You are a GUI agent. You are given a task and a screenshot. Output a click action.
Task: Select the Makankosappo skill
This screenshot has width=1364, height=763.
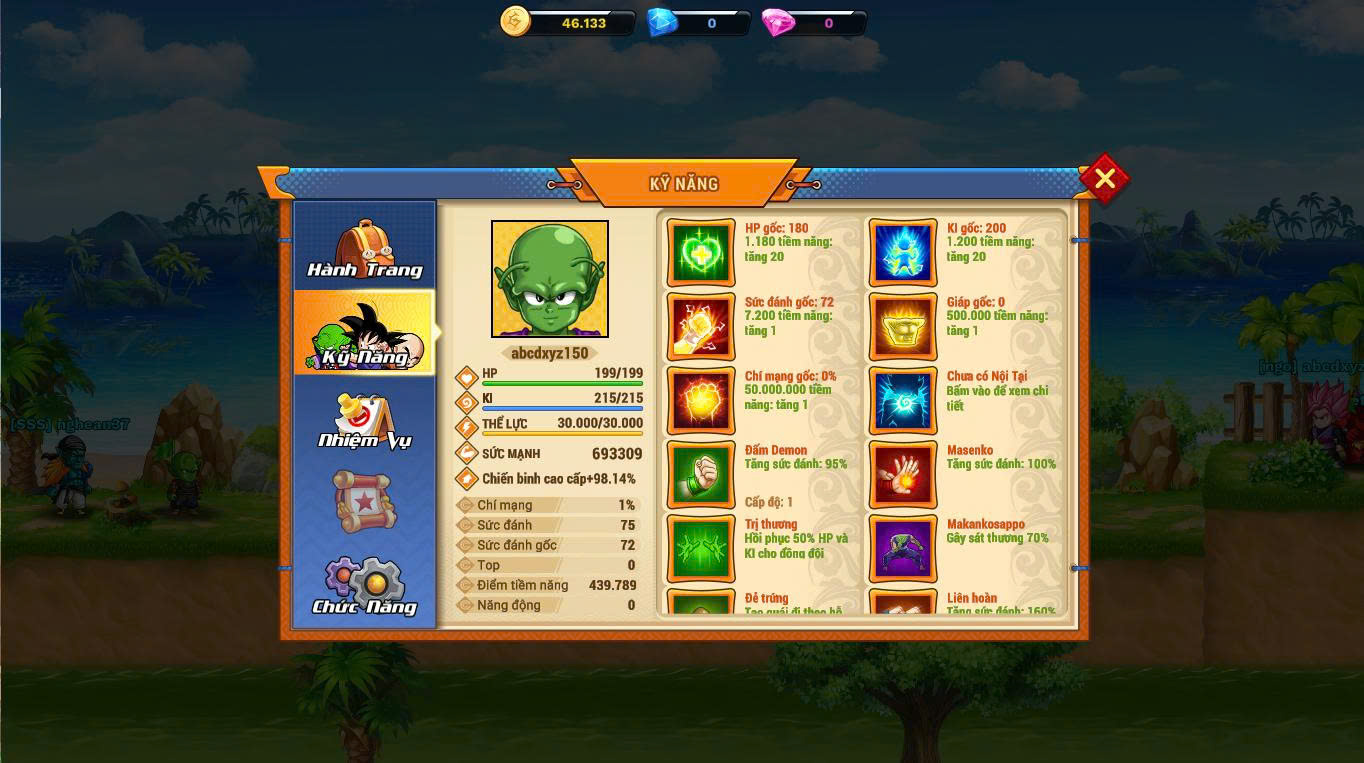(x=903, y=549)
